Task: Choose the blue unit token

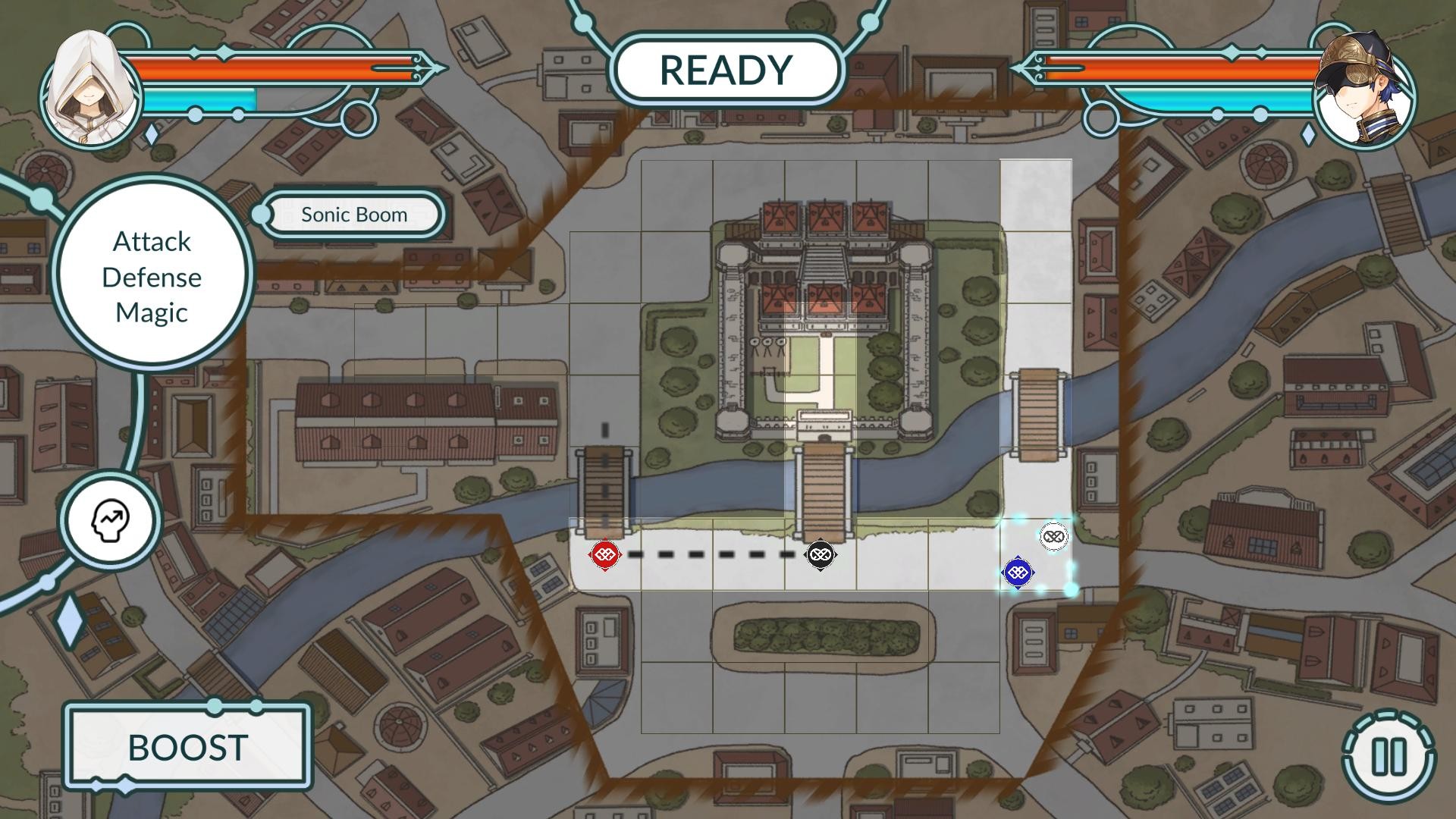Action: tap(1017, 573)
